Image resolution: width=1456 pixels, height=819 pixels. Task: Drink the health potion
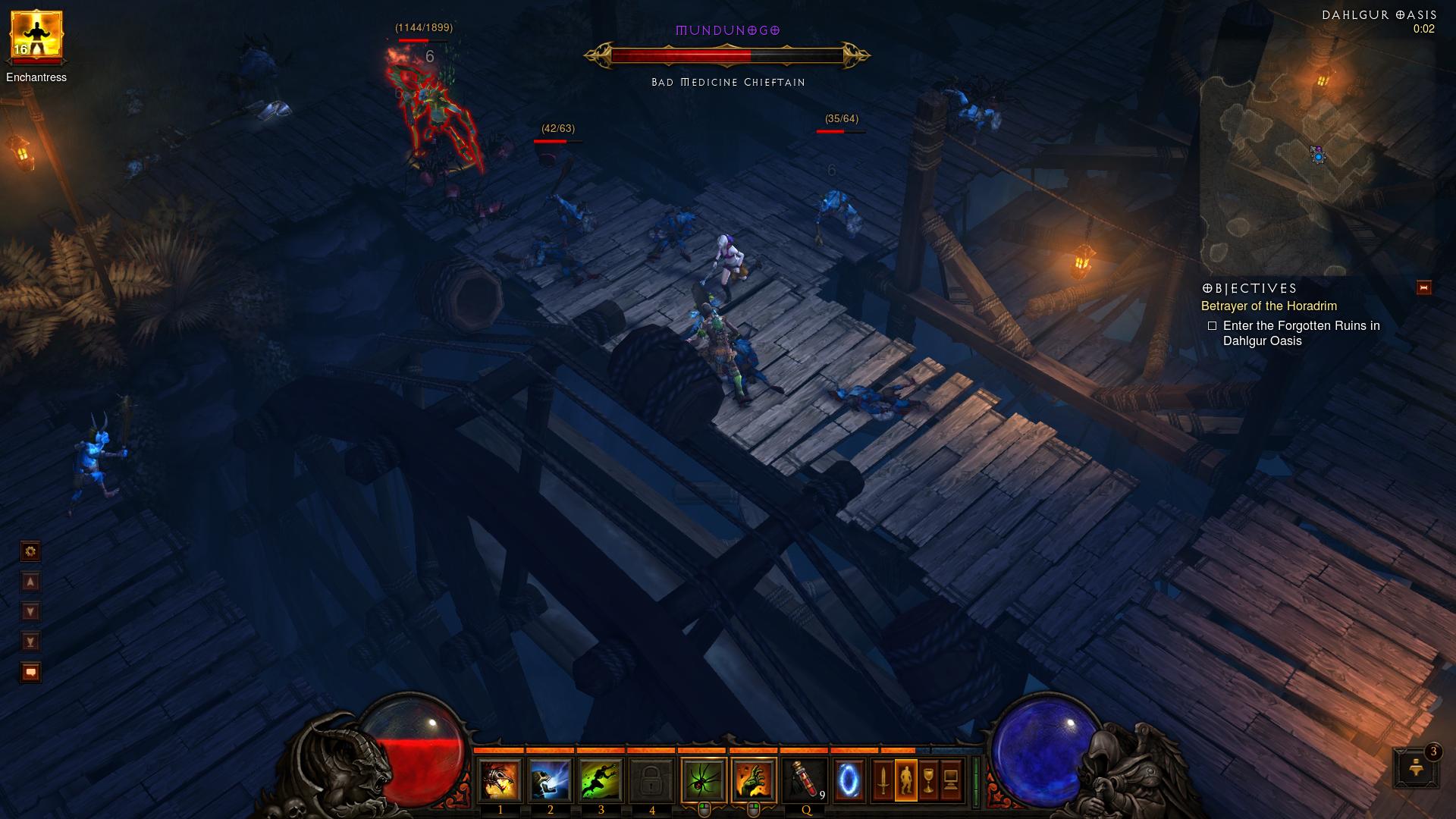click(x=805, y=780)
